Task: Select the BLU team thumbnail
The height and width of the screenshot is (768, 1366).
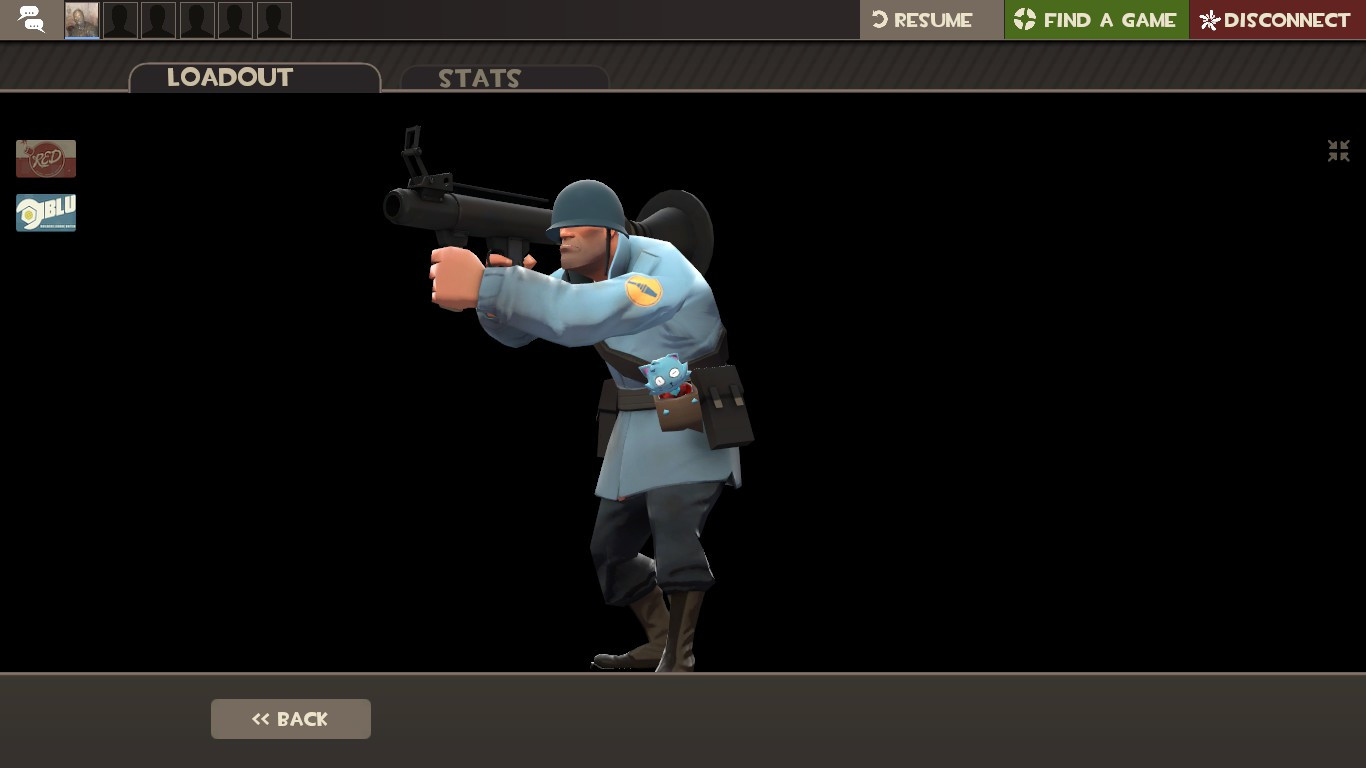Action: click(45, 212)
